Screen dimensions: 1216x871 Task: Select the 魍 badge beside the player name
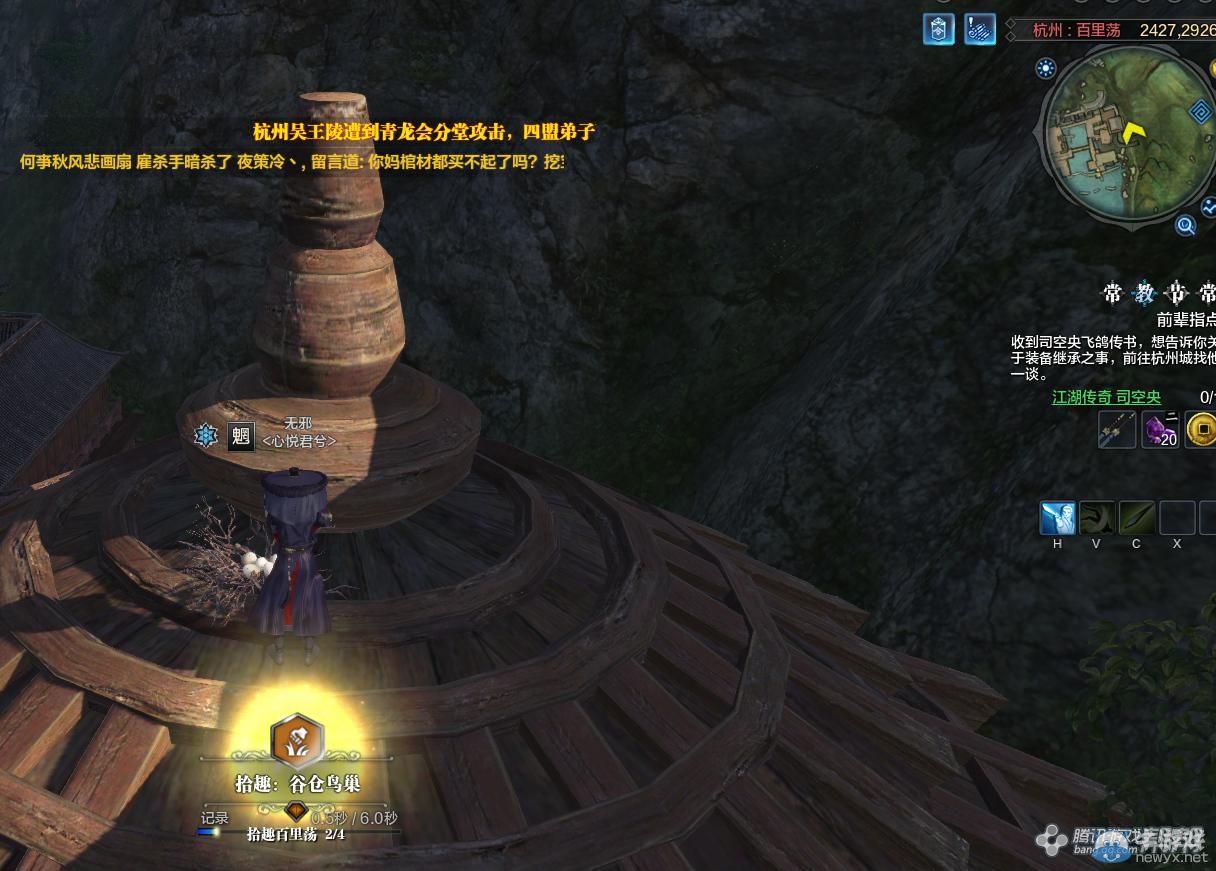(240, 436)
